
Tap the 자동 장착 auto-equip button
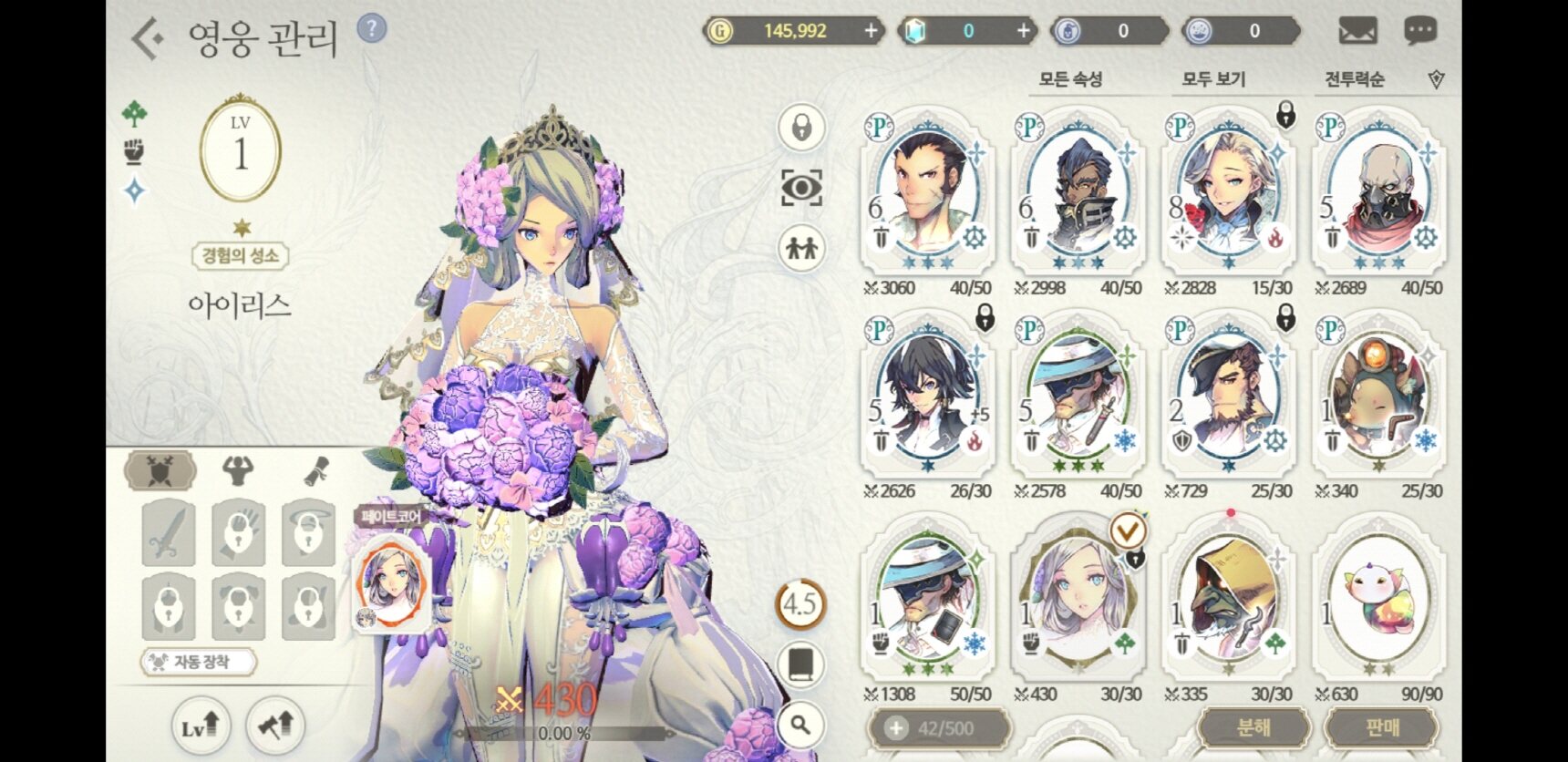(199, 662)
